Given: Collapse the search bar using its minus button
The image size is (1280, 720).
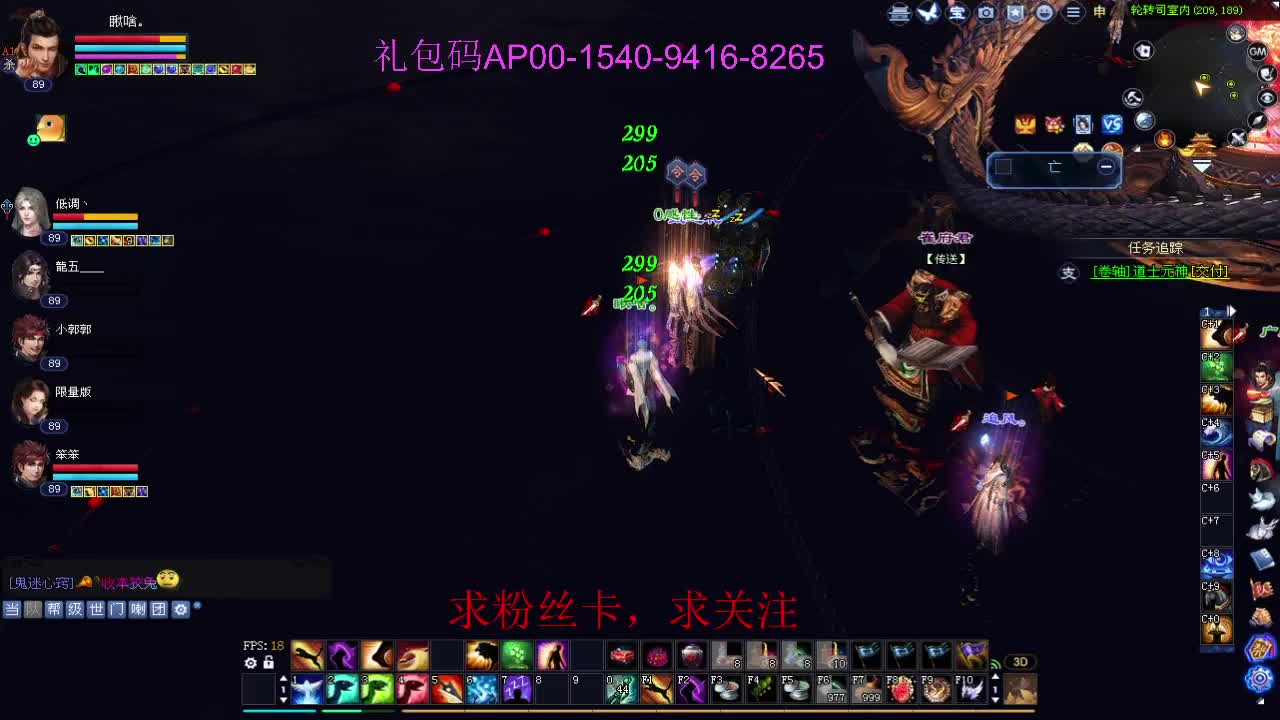Looking at the screenshot, I should click(x=1108, y=169).
